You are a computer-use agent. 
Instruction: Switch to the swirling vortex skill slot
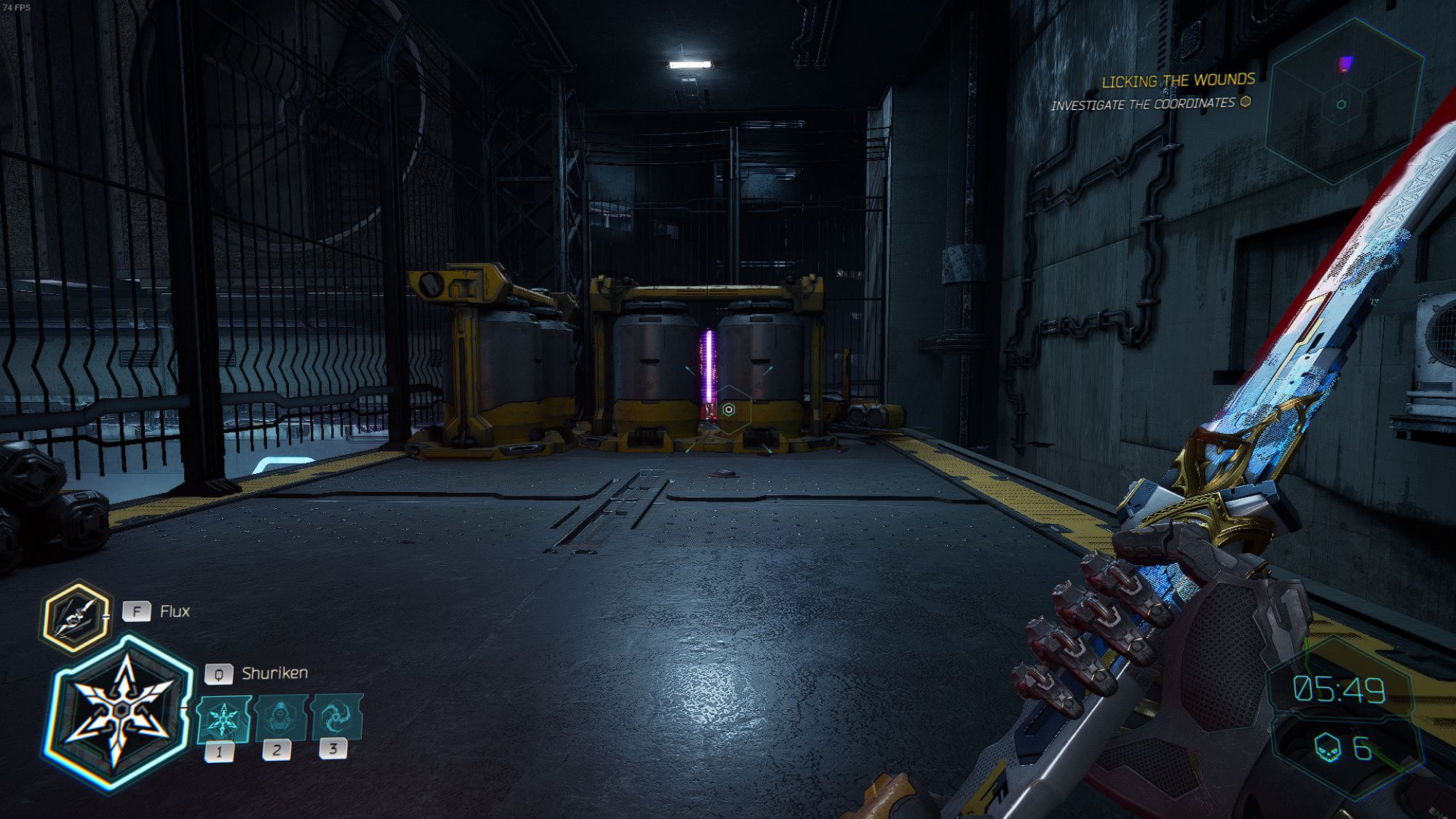[336, 716]
